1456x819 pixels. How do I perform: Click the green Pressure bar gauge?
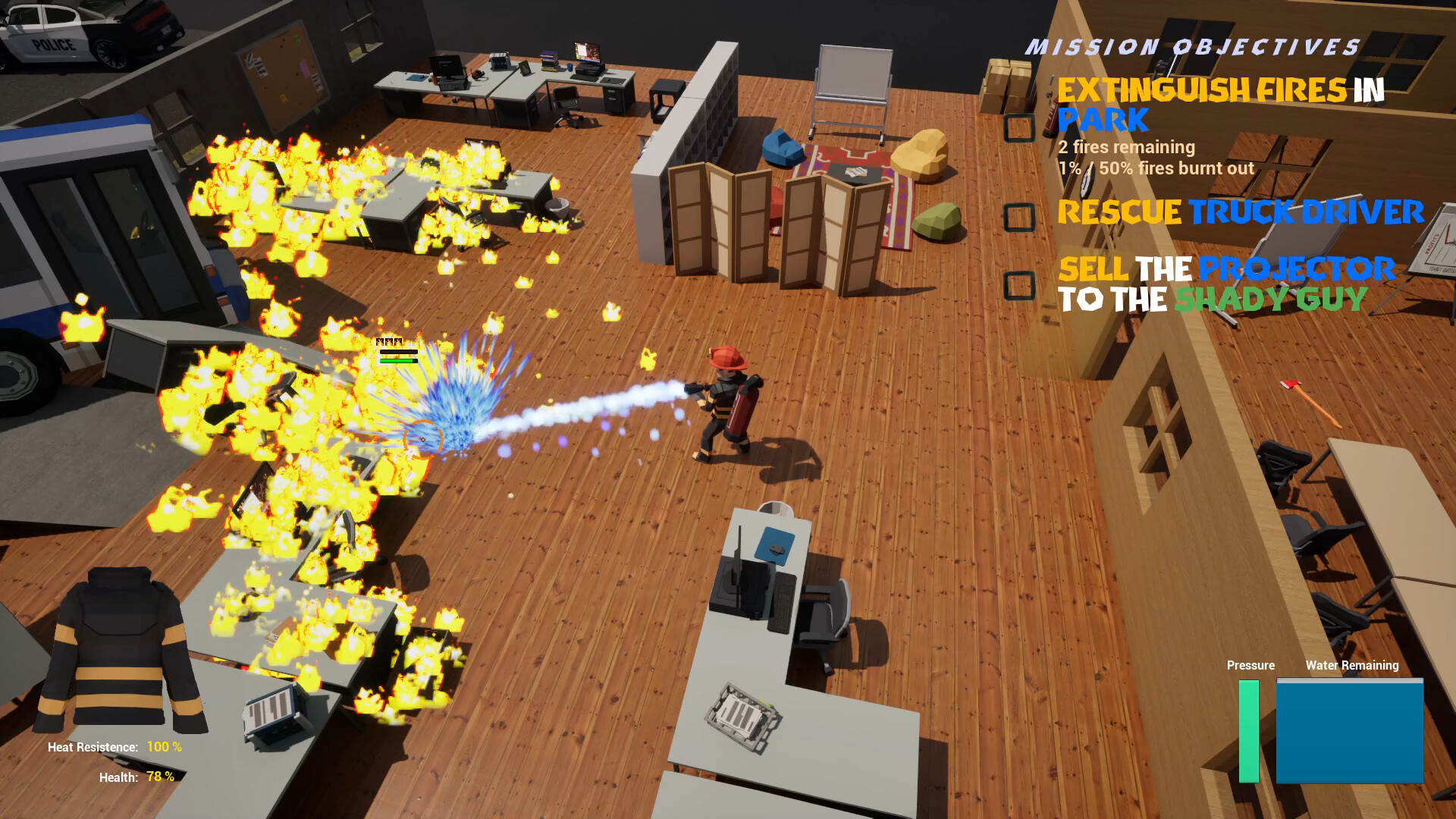(1250, 732)
